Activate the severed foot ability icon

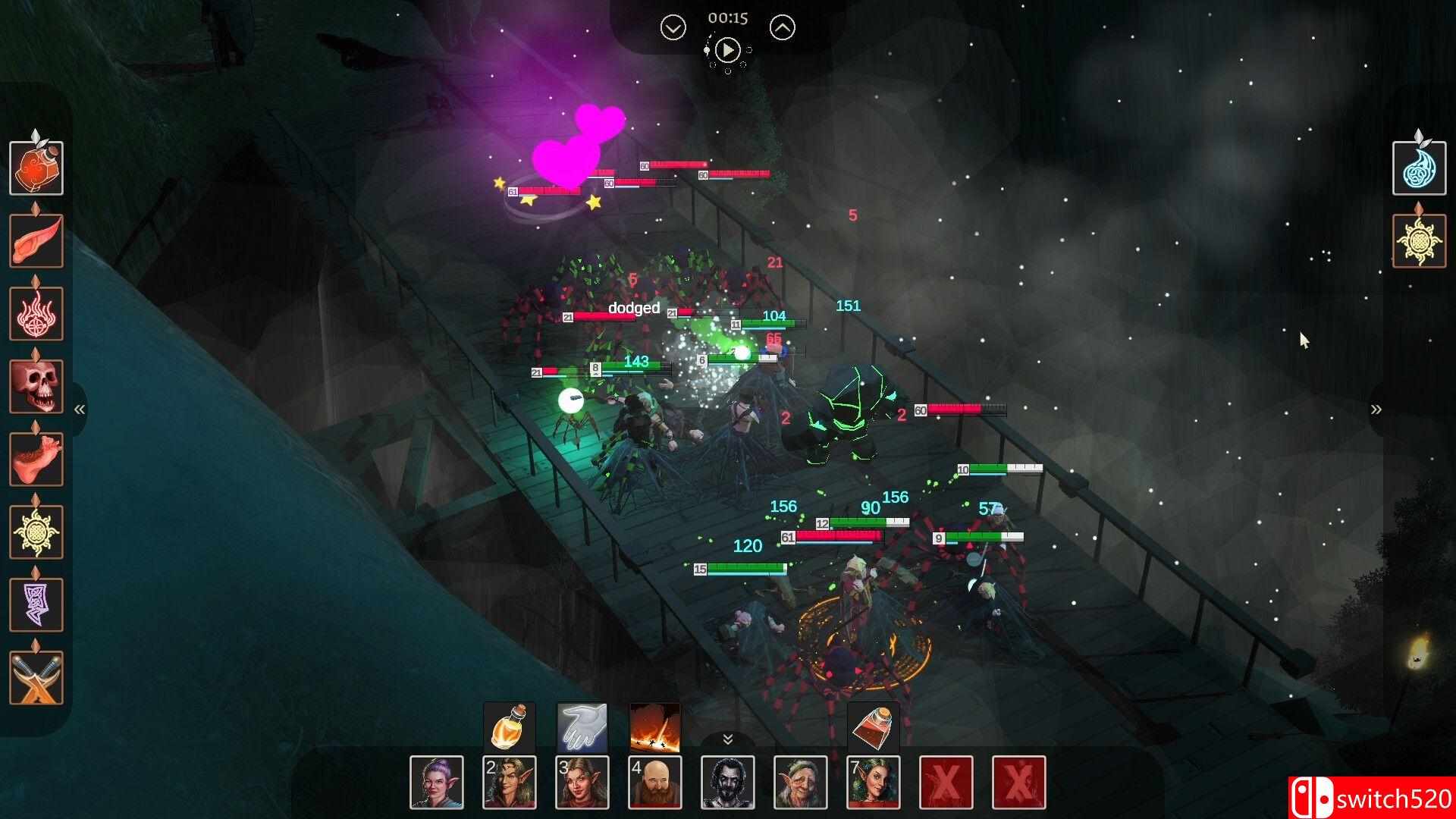36,459
